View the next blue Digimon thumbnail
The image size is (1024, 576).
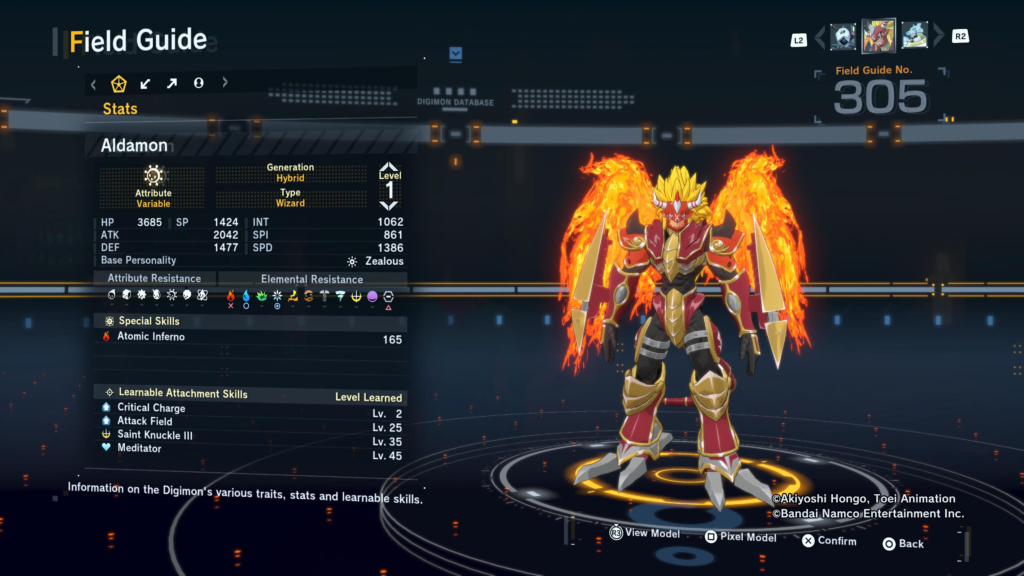[x=914, y=36]
